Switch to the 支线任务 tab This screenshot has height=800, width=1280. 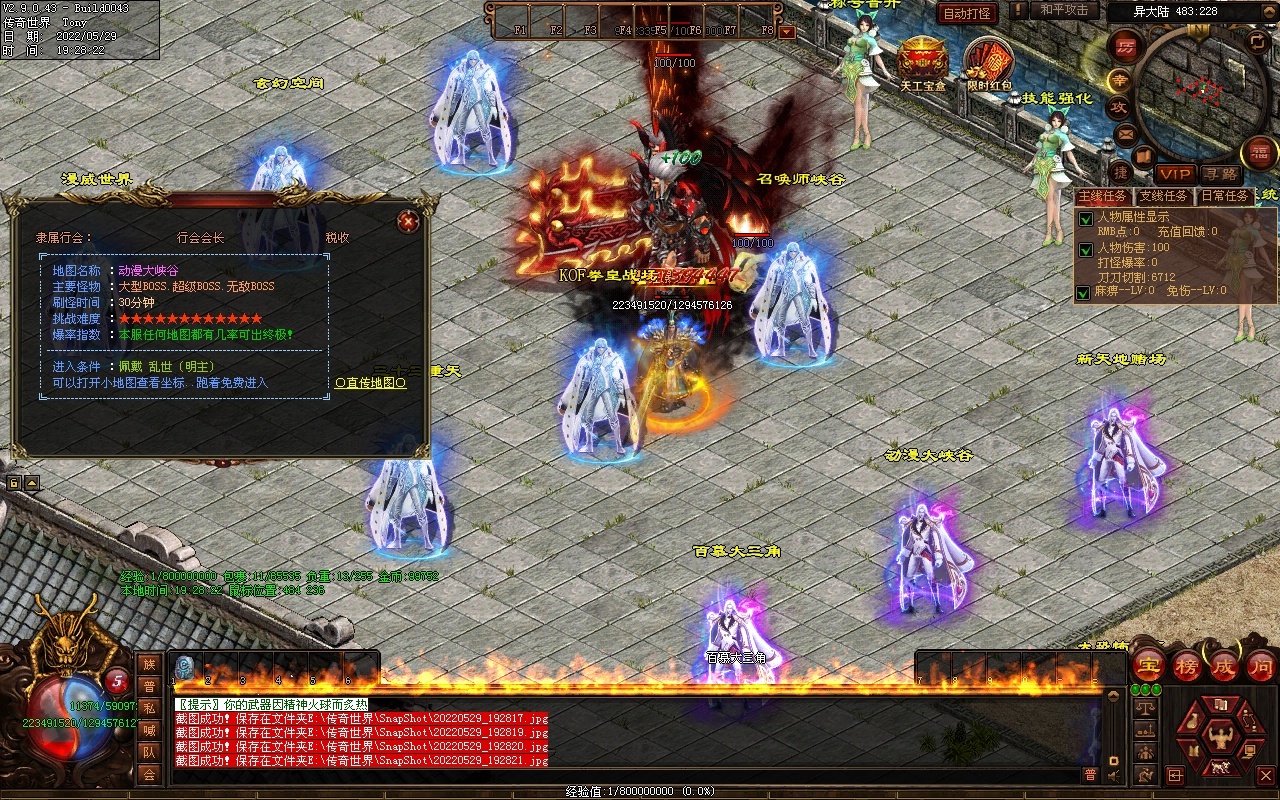coord(1163,196)
